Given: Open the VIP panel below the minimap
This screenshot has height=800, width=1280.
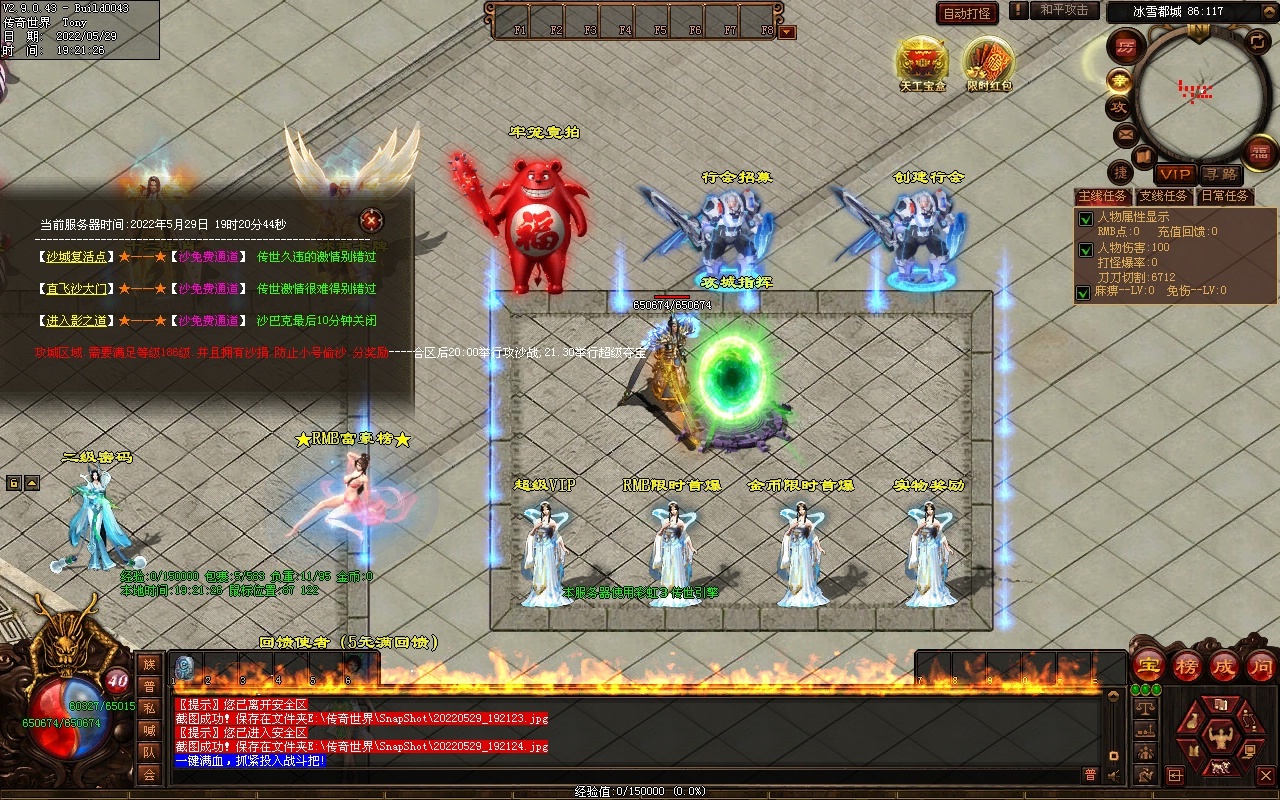Looking at the screenshot, I should (1175, 174).
